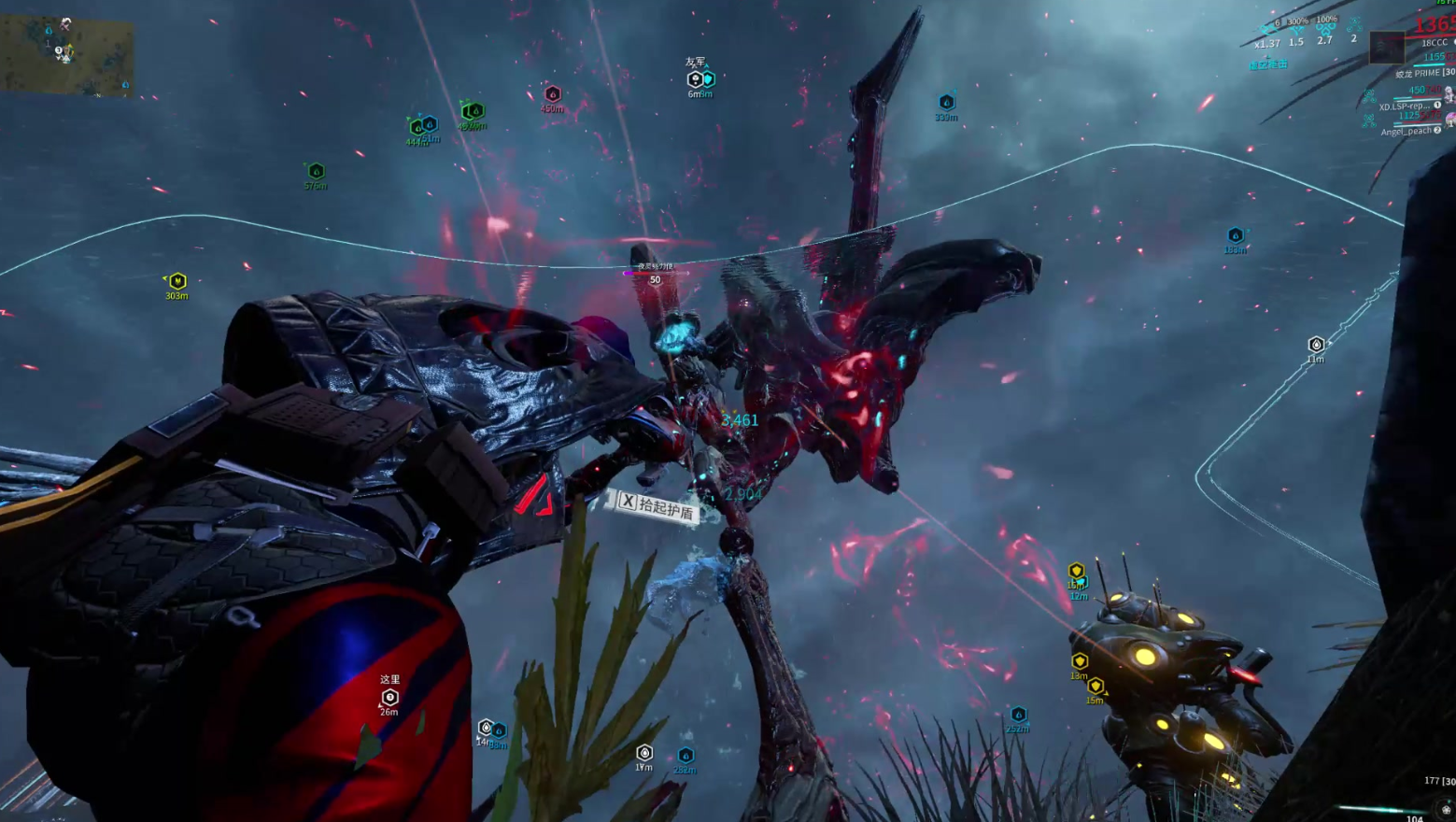
Task: Click the red 450m enemy marker
Action: click(553, 94)
